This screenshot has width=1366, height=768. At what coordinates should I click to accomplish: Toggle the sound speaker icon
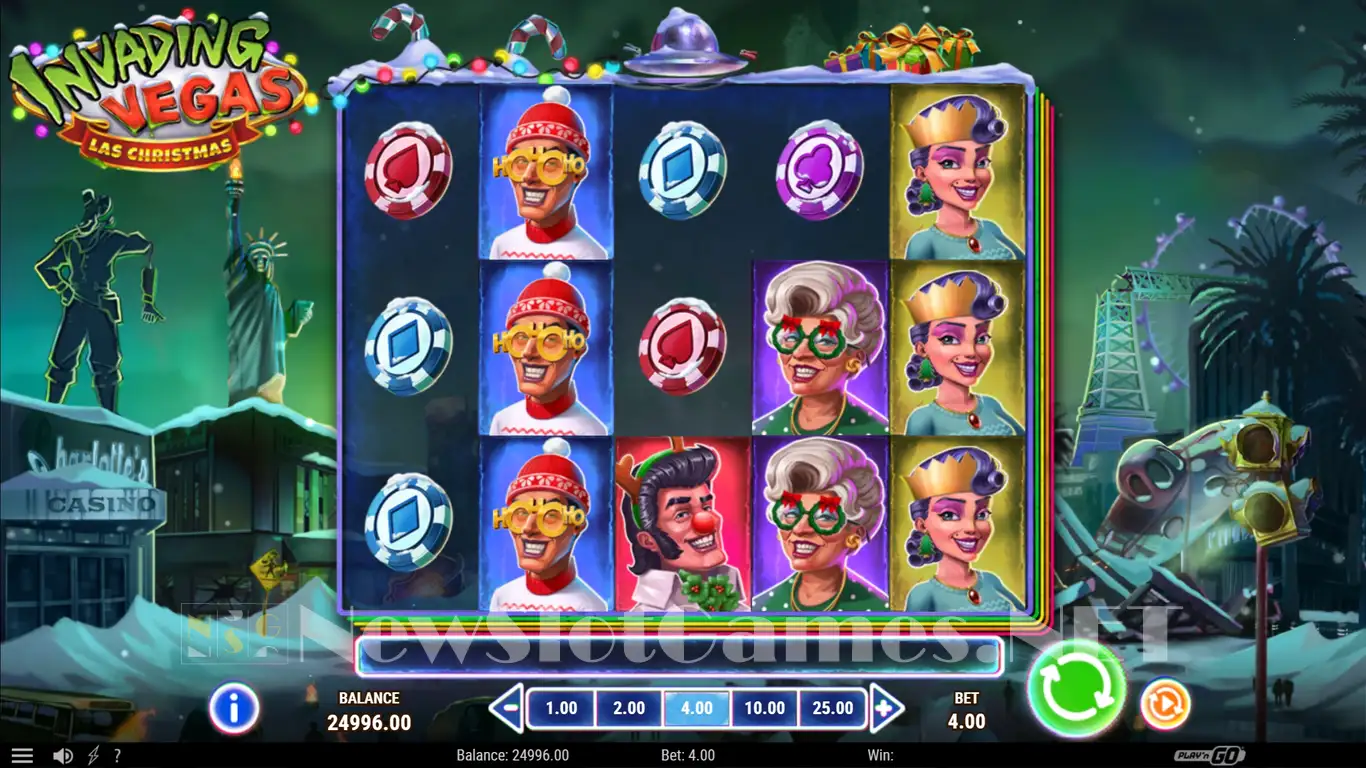62,756
